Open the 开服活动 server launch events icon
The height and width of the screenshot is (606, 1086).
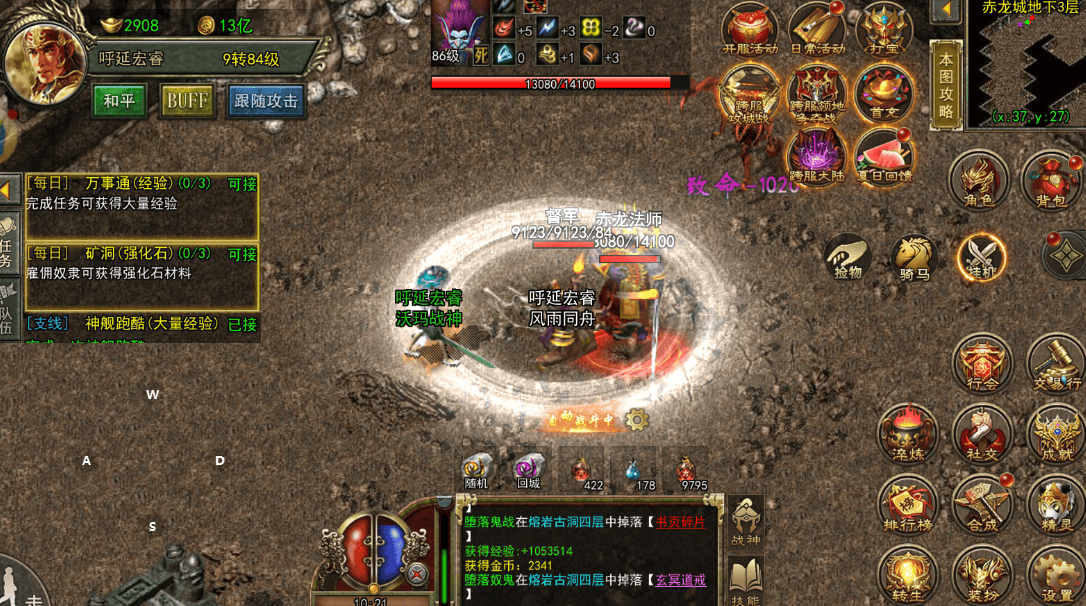click(x=750, y=28)
